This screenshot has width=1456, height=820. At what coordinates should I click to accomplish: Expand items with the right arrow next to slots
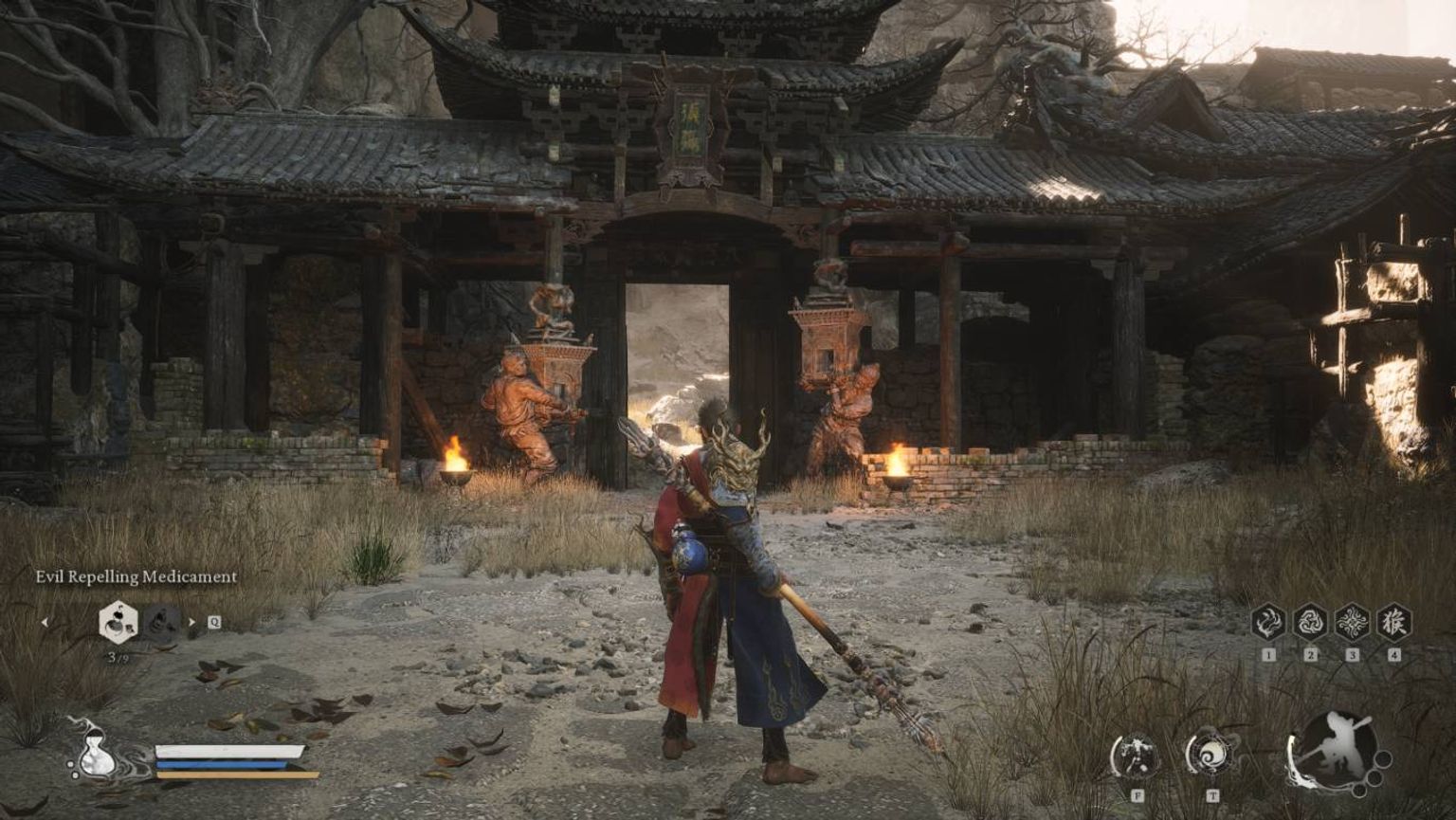pos(191,621)
